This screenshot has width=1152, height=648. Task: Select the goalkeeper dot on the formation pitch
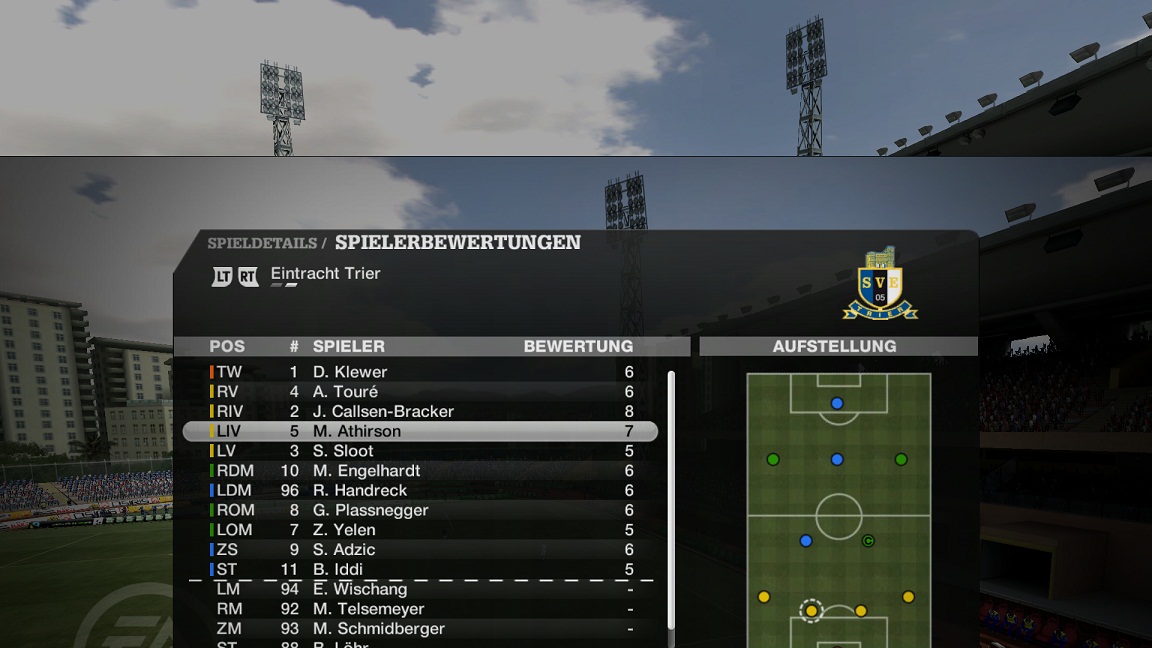(x=837, y=403)
